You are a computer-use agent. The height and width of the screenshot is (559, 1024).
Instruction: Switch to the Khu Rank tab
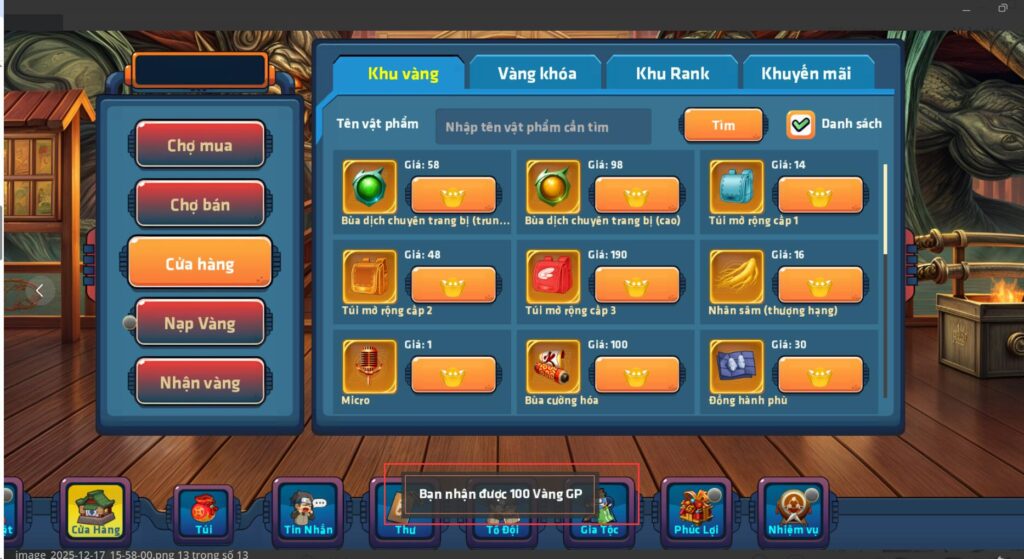pyautogui.click(x=671, y=74)
